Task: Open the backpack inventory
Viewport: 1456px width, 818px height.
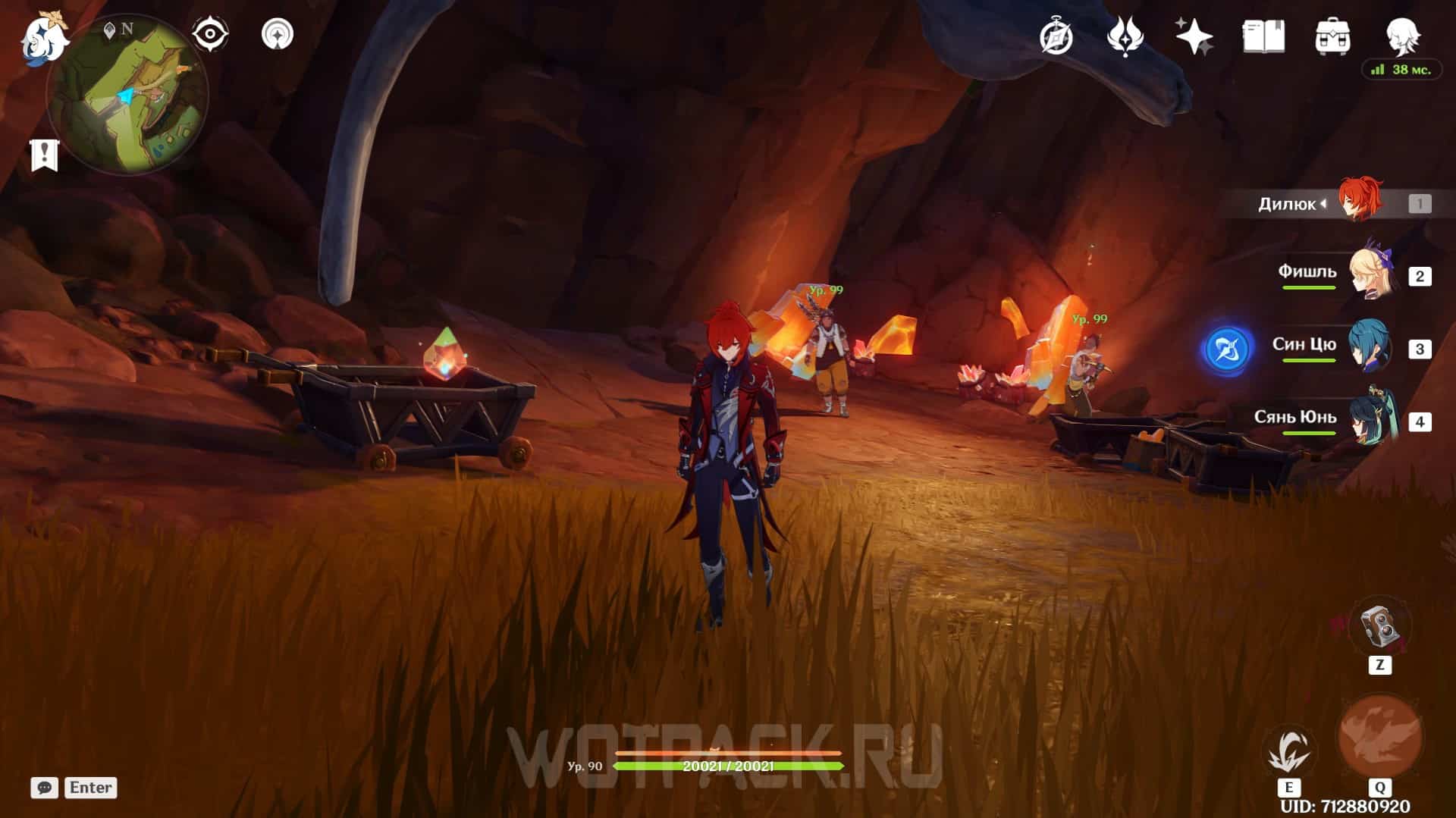Action: [x=1332, y=36]
